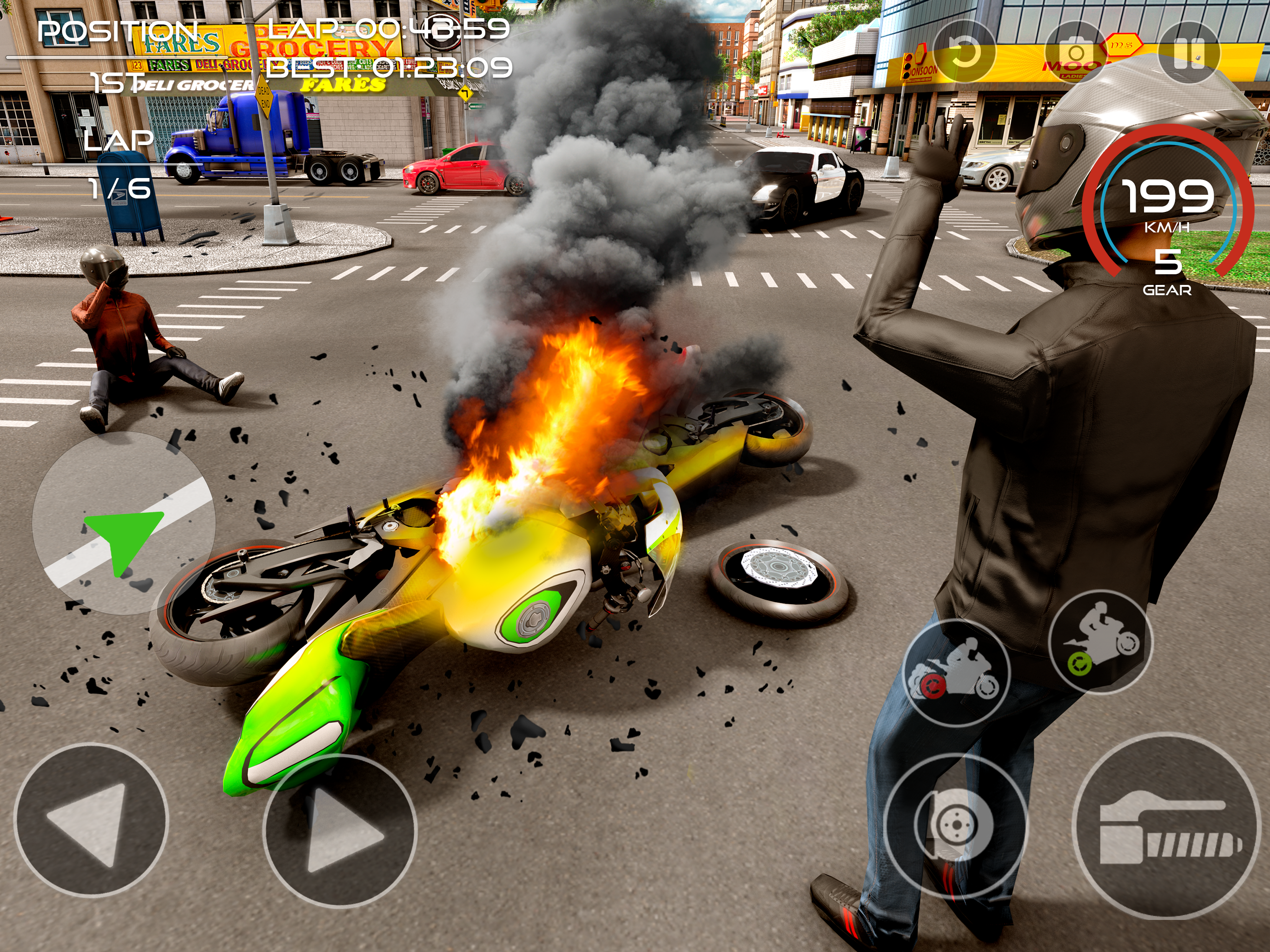Screen dimensions: 1270x952
Task: Tap the steer left arrow button
Action: pyautogui.click(x=91, y=820)
